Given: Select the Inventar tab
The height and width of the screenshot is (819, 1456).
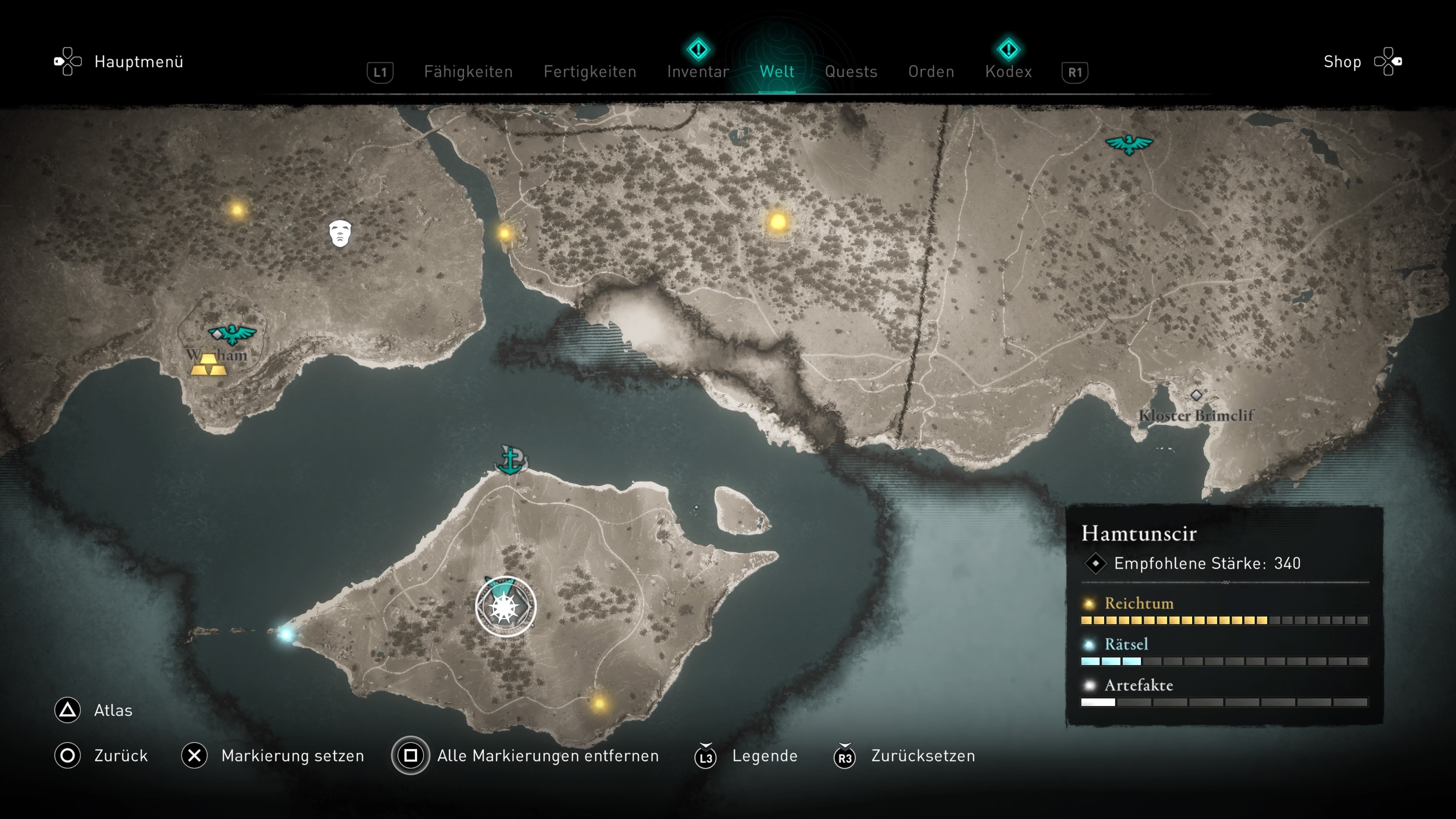Looking at the screenshot, I should pos(698,72).
